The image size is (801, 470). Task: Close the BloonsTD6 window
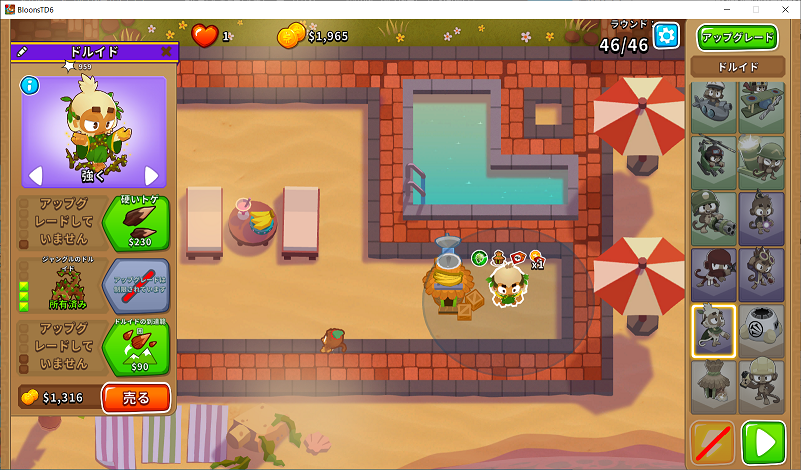[785, 9]
